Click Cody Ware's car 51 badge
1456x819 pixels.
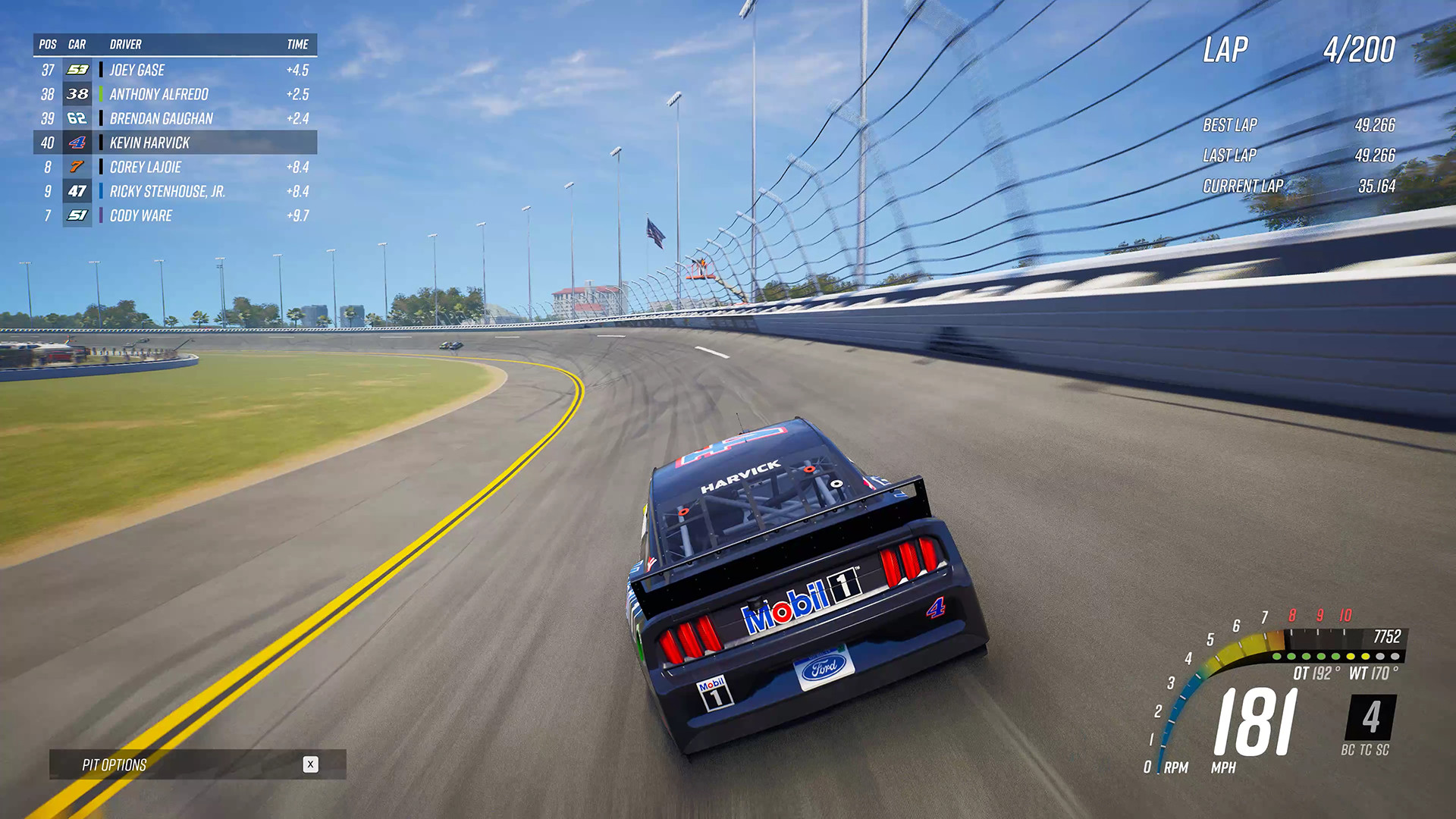coord(77,216)
